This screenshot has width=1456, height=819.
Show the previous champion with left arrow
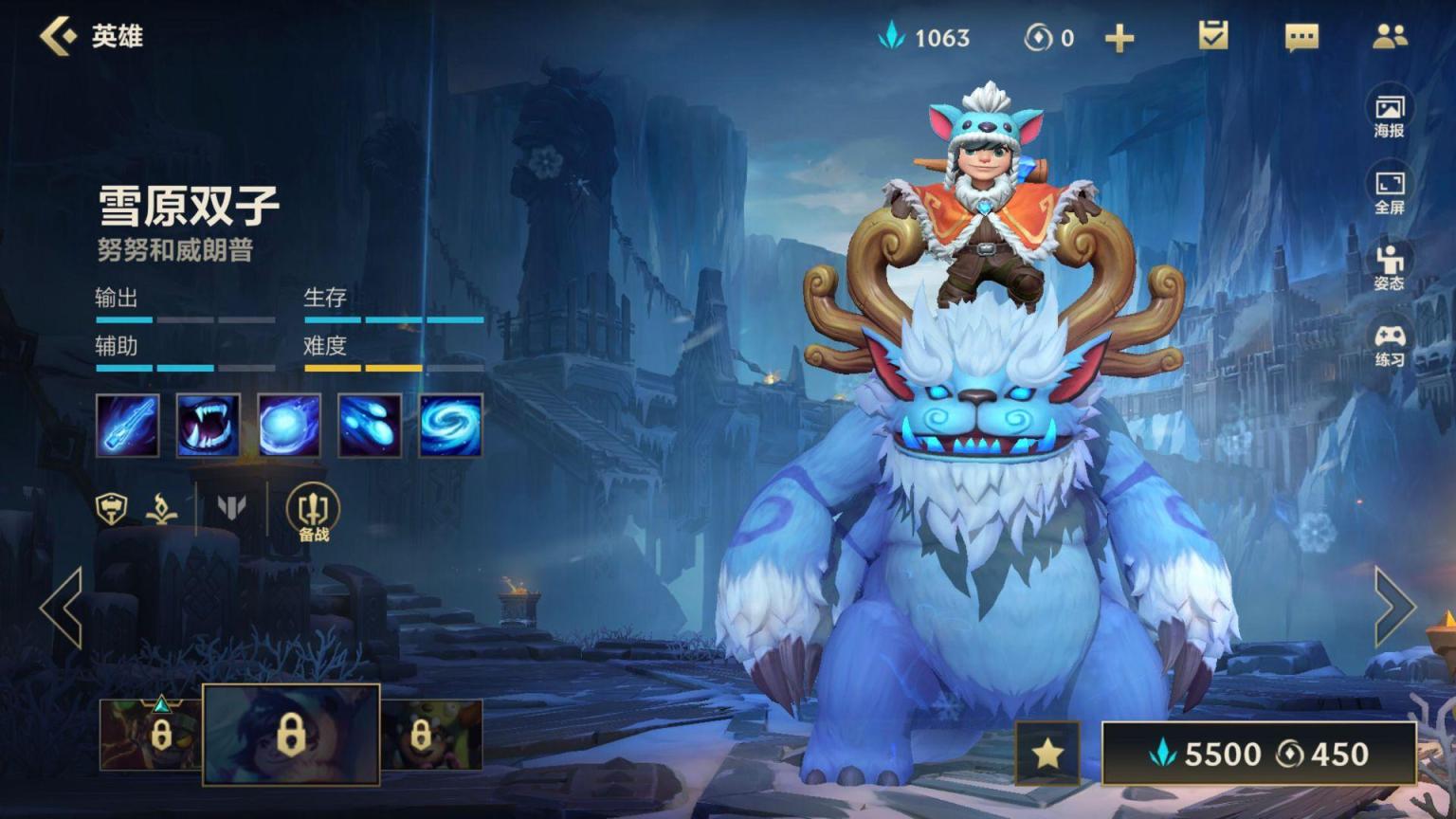tap(62, 608)
